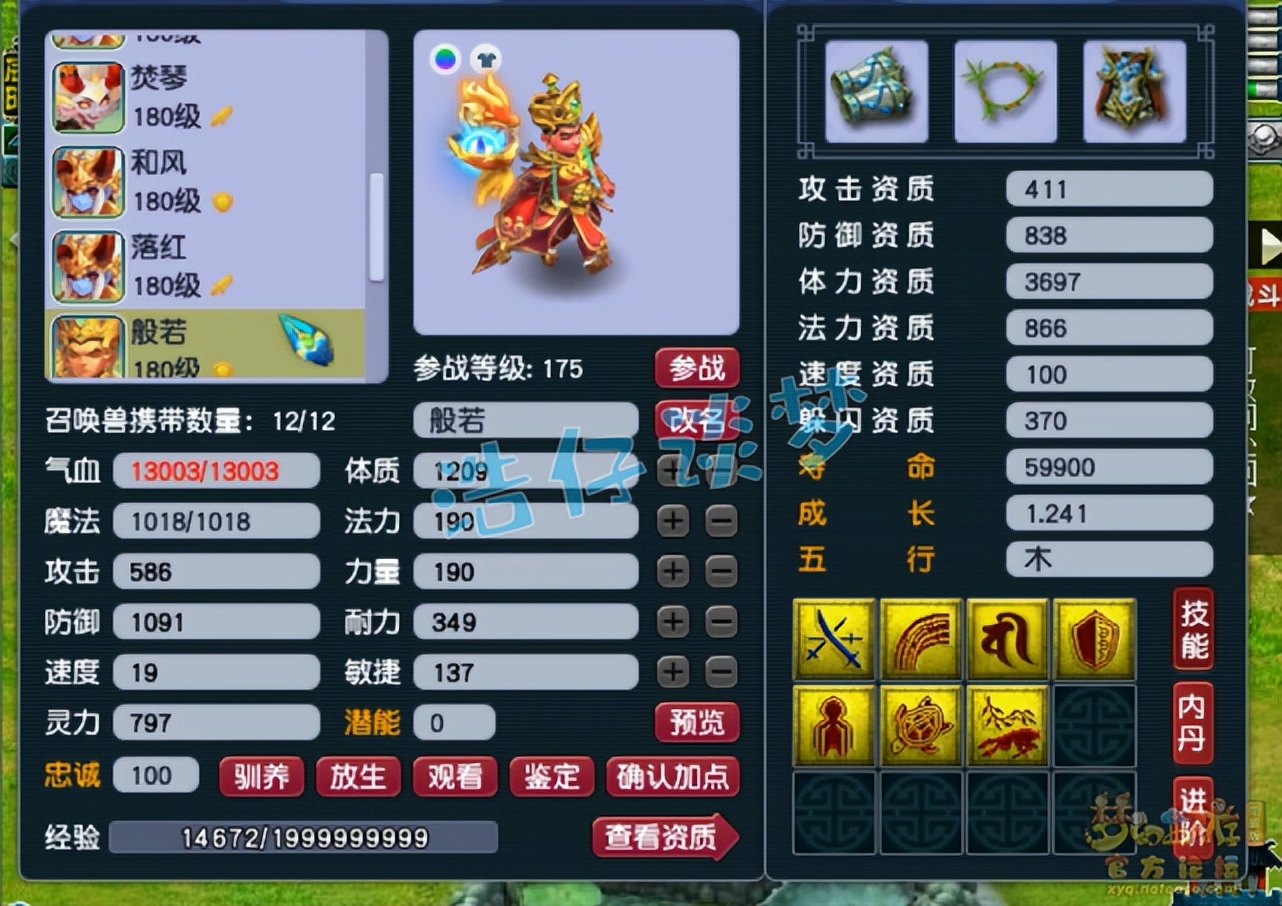Select the crossed swords pet skill icon
1282x906 pixels.
point(834,637)
